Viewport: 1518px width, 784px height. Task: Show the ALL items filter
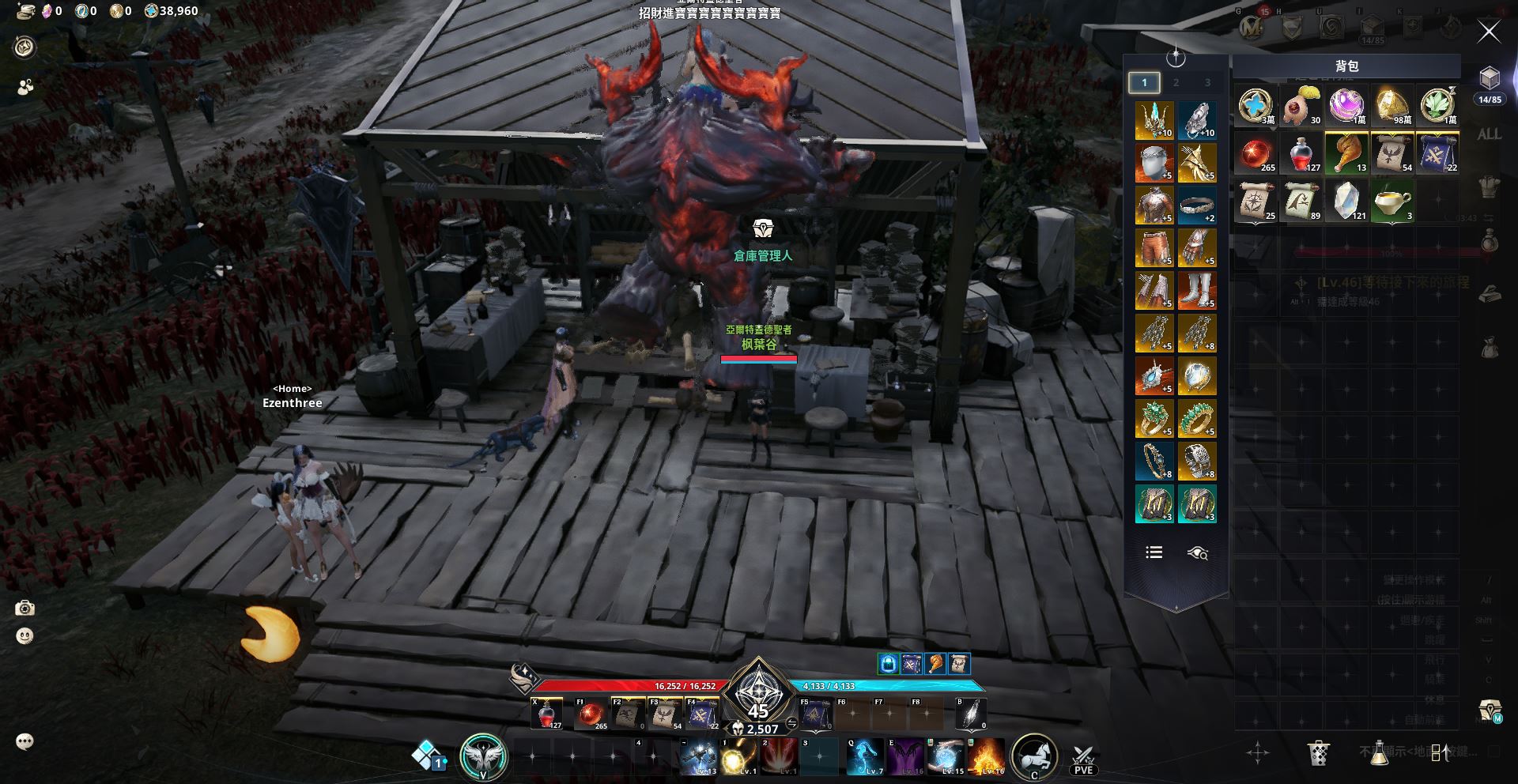(1489, 134)
